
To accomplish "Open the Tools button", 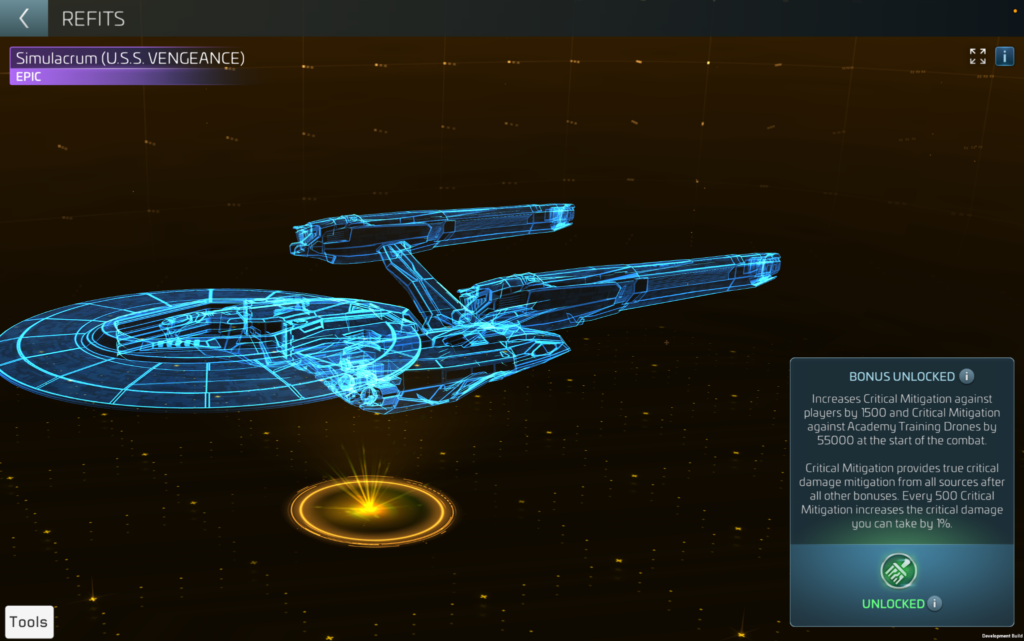I will click(x=29, y=622).
